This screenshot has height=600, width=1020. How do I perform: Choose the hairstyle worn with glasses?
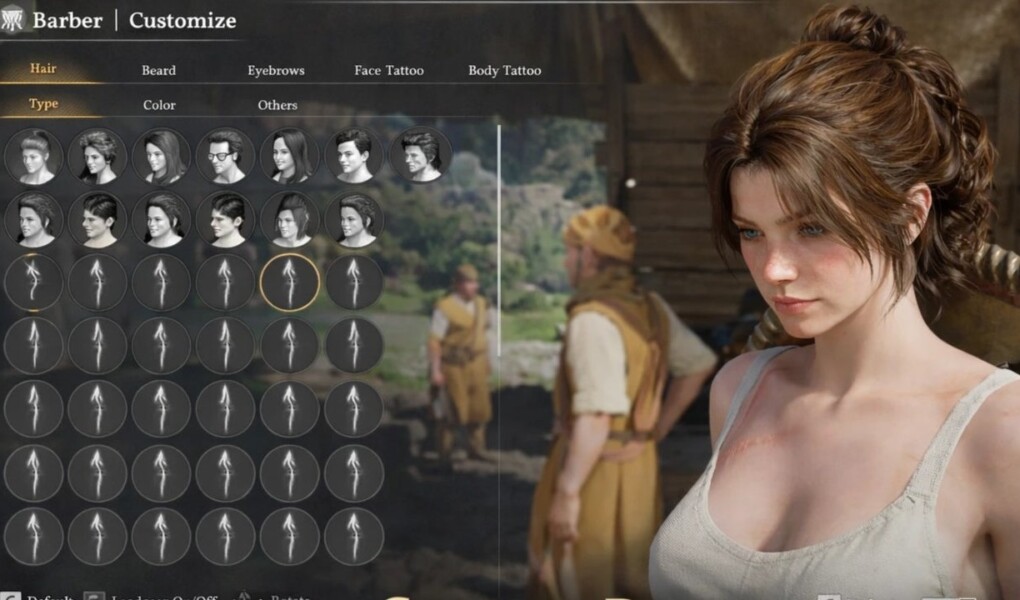[x=225, y=155]
